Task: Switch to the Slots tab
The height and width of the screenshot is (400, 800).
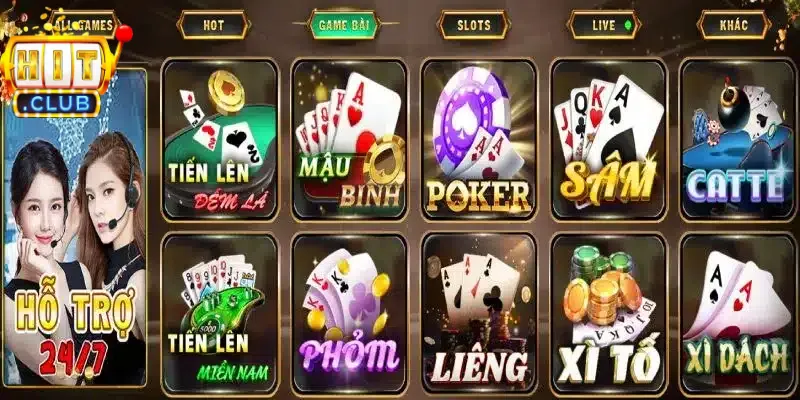Action: 472,24
